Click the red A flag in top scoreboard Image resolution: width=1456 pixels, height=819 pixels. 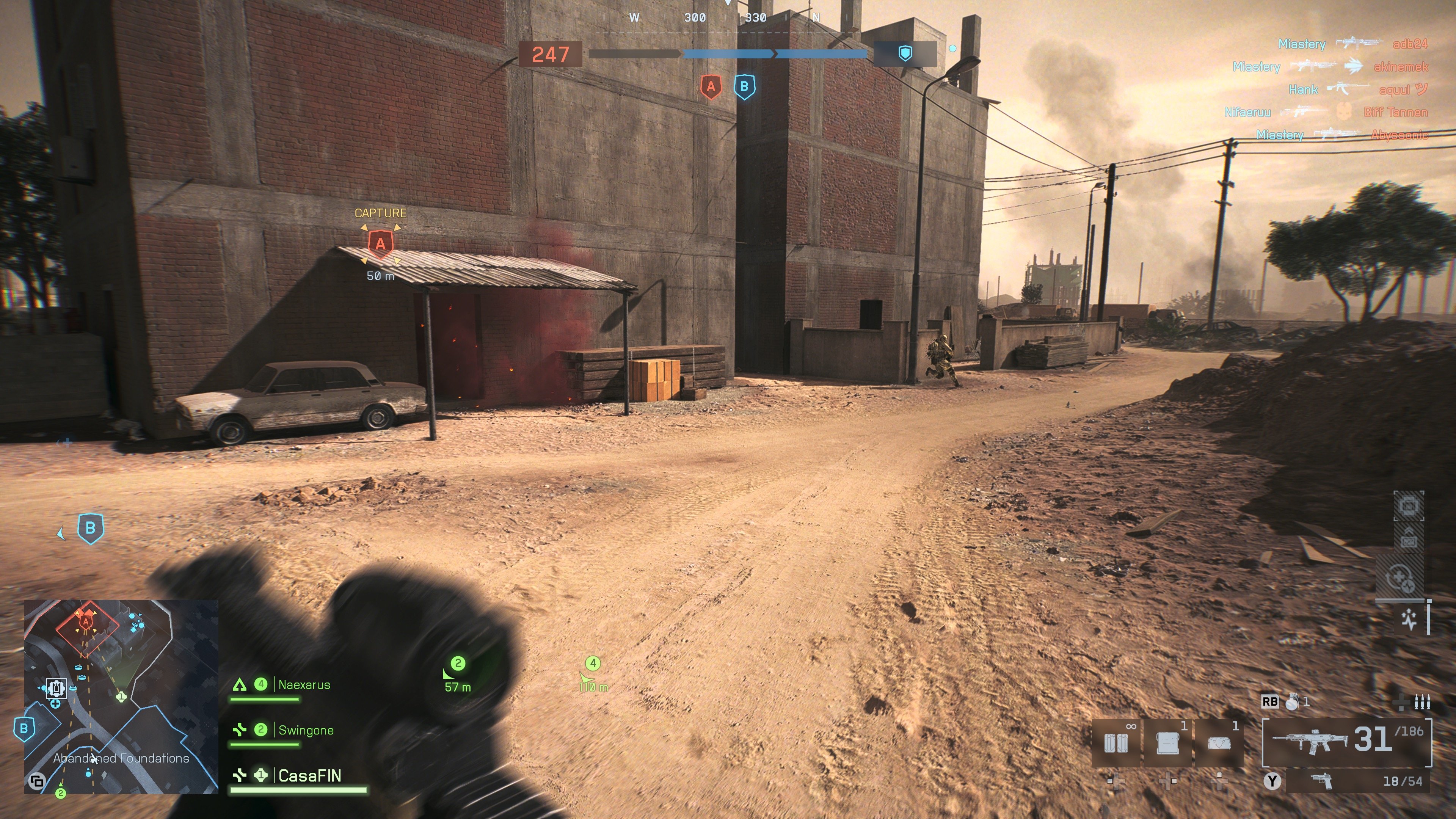[711, 87]
